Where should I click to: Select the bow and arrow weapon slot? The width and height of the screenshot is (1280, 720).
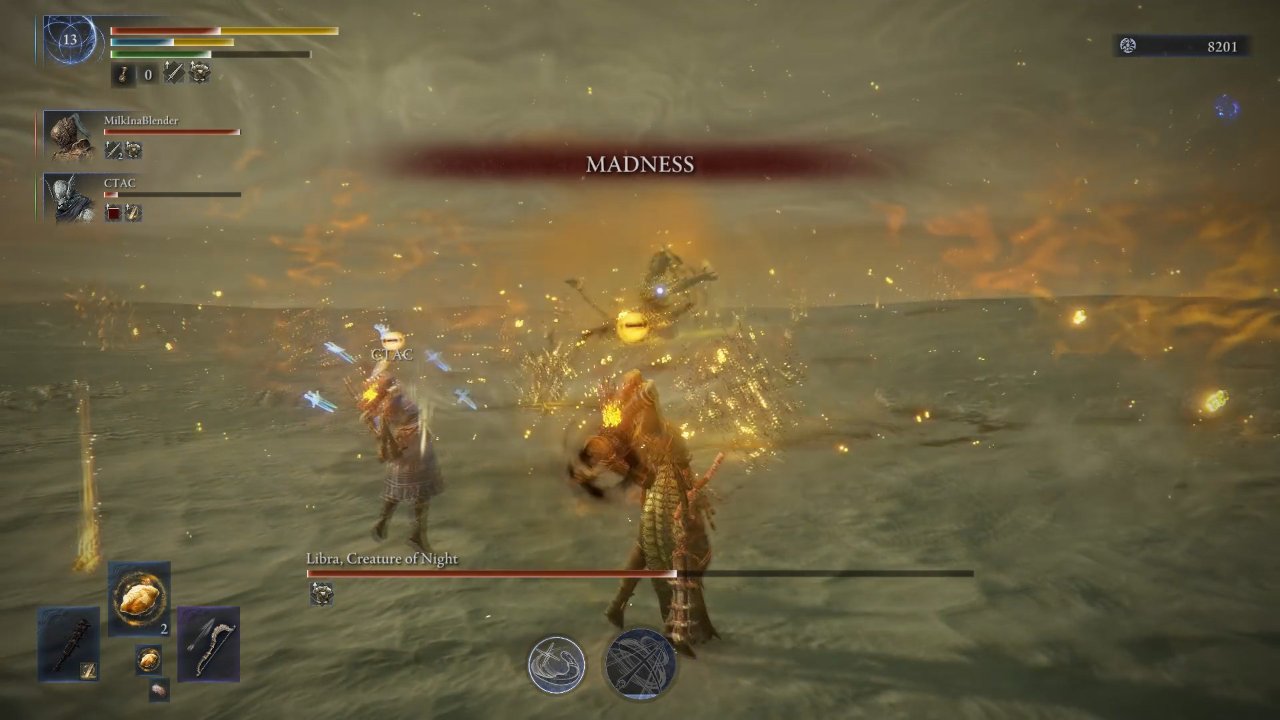(208, 644)
